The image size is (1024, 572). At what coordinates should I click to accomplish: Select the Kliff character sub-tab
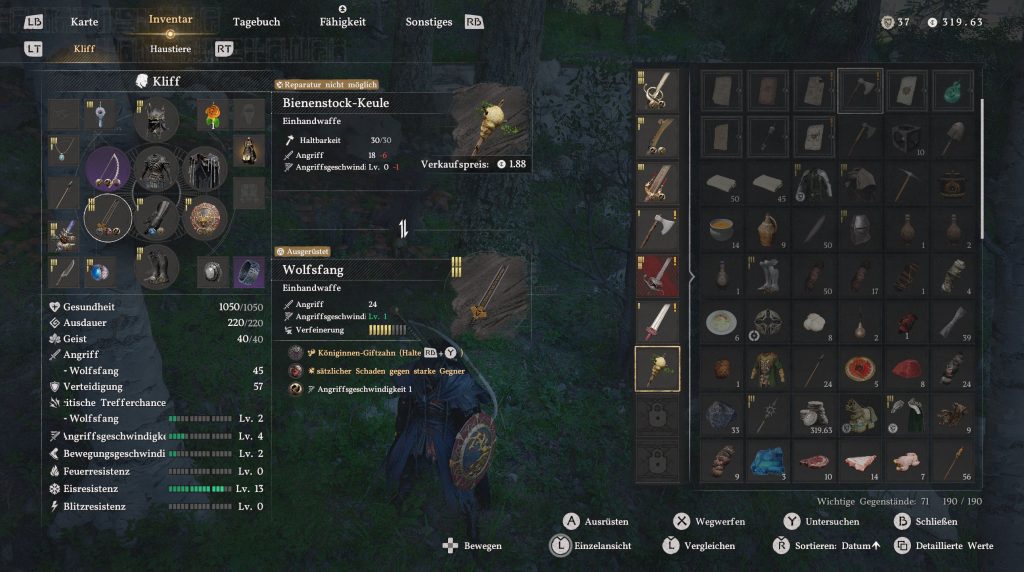(85, 48)
